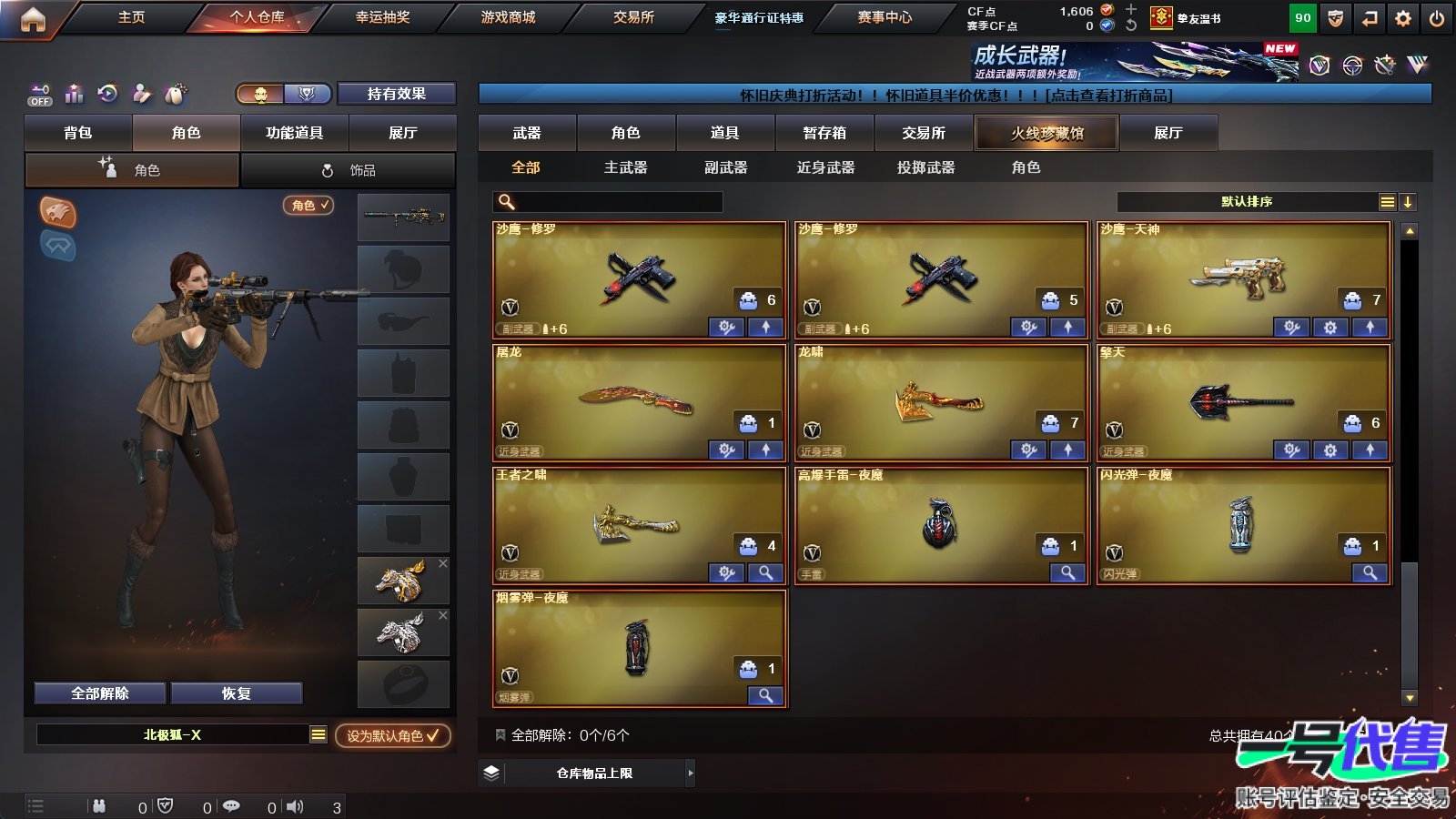Viewport: 1456px width, 819px height.
Task: Switch to the 主武器 tab
Action: pyautogui.click(x=628, y=167)
